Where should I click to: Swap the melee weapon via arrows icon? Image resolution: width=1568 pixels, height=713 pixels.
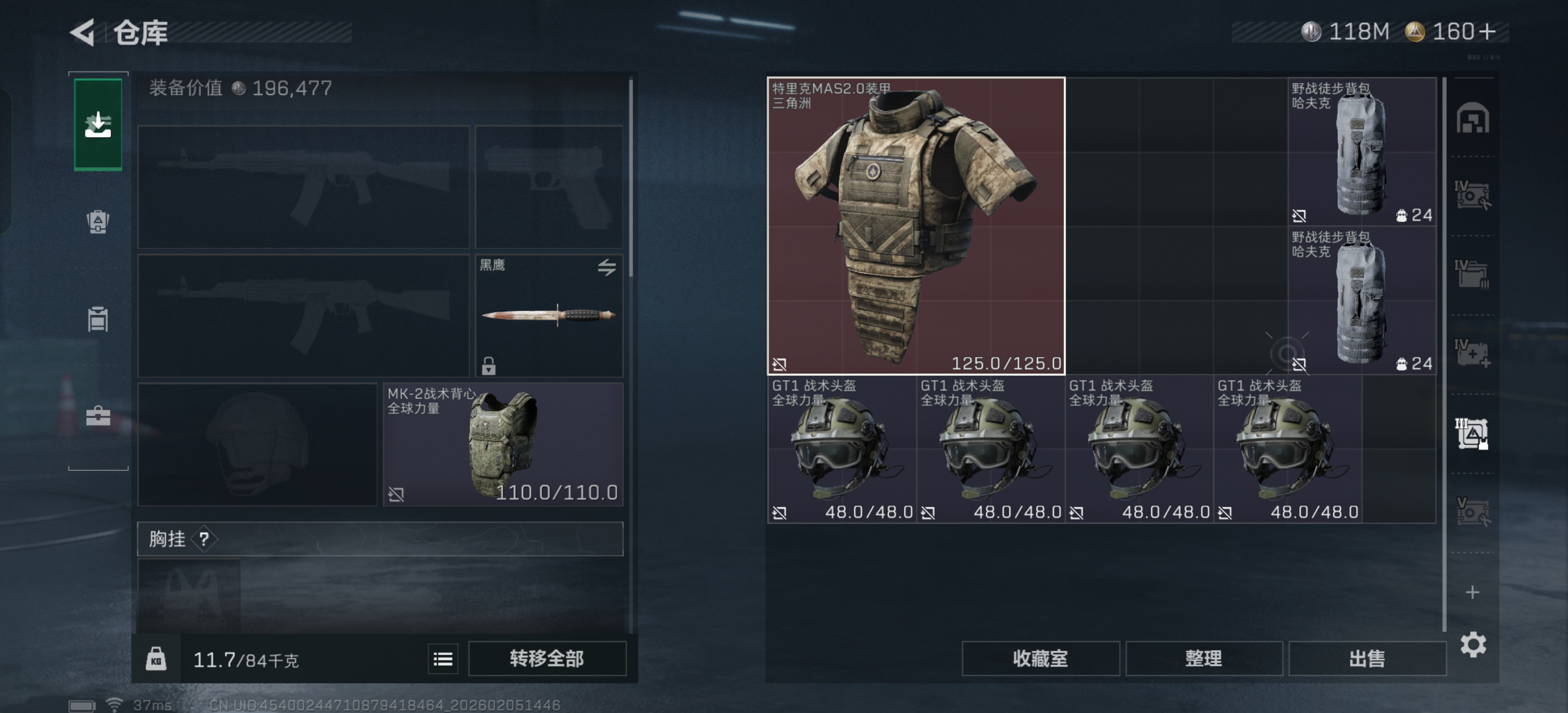coord(606,267)
